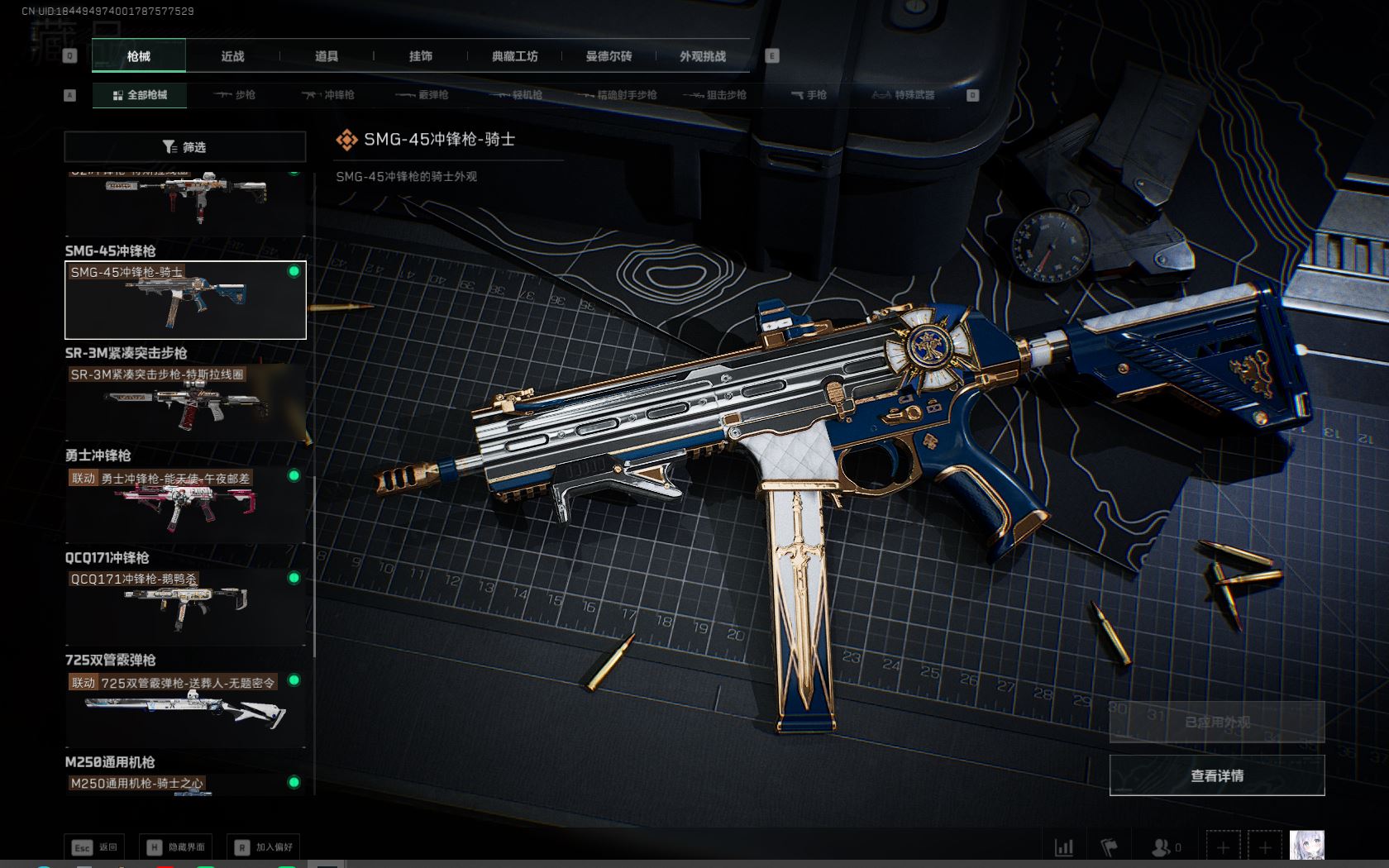1389x868 pixels.
Task: Open the 道具 items tab
Action: [x=327, y=56]
